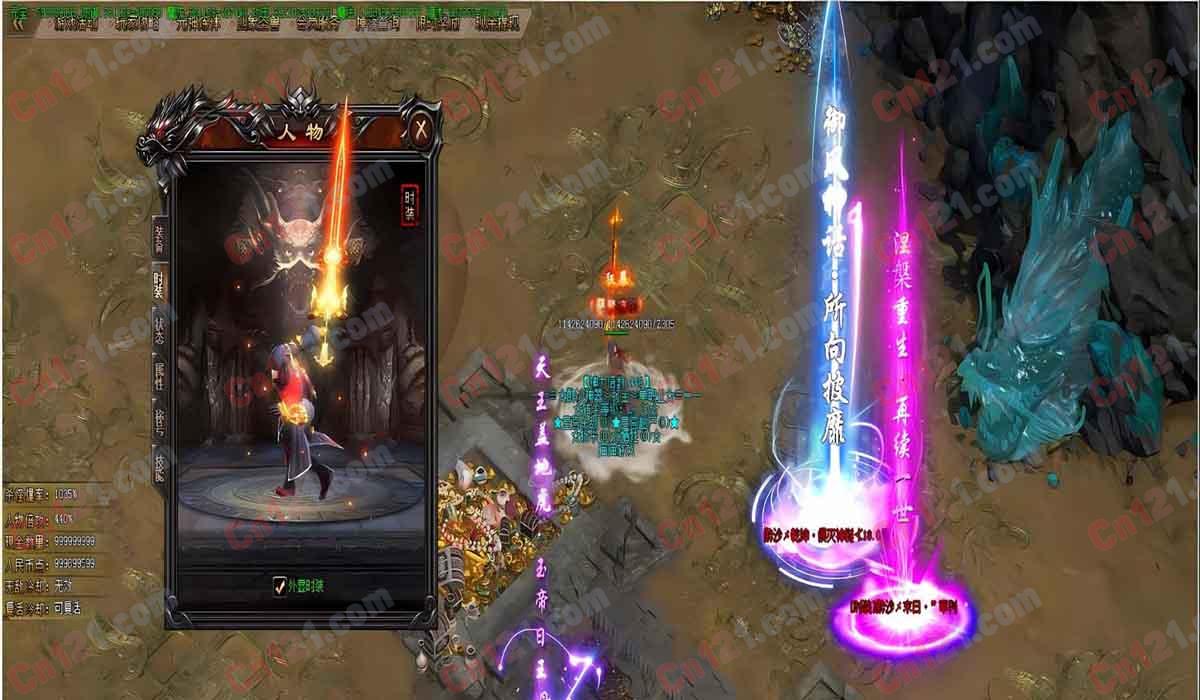Close the 人物 character panel

(x=422, y=129)
